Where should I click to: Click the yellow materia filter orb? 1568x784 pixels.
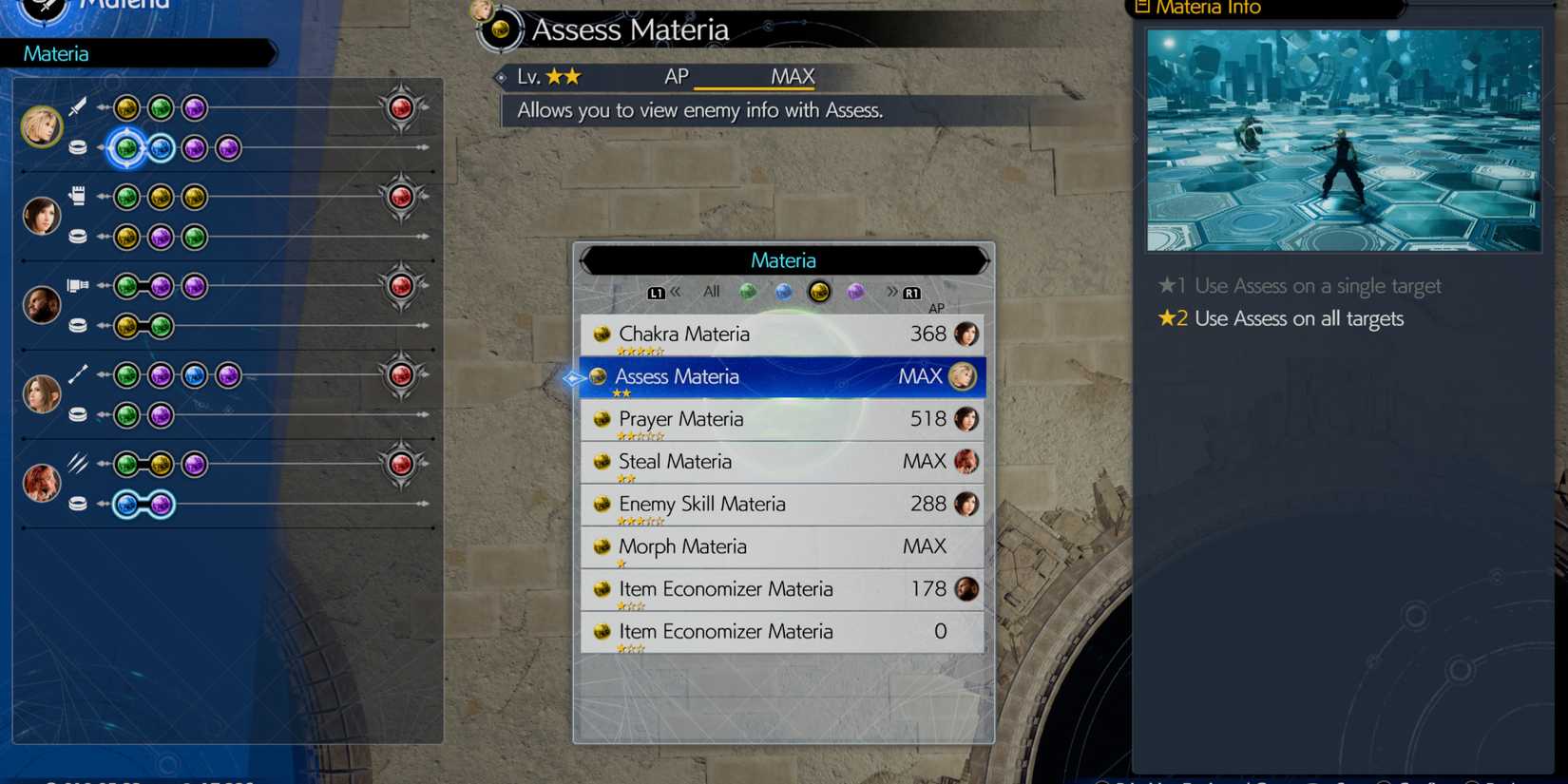[x=820, y=292]
